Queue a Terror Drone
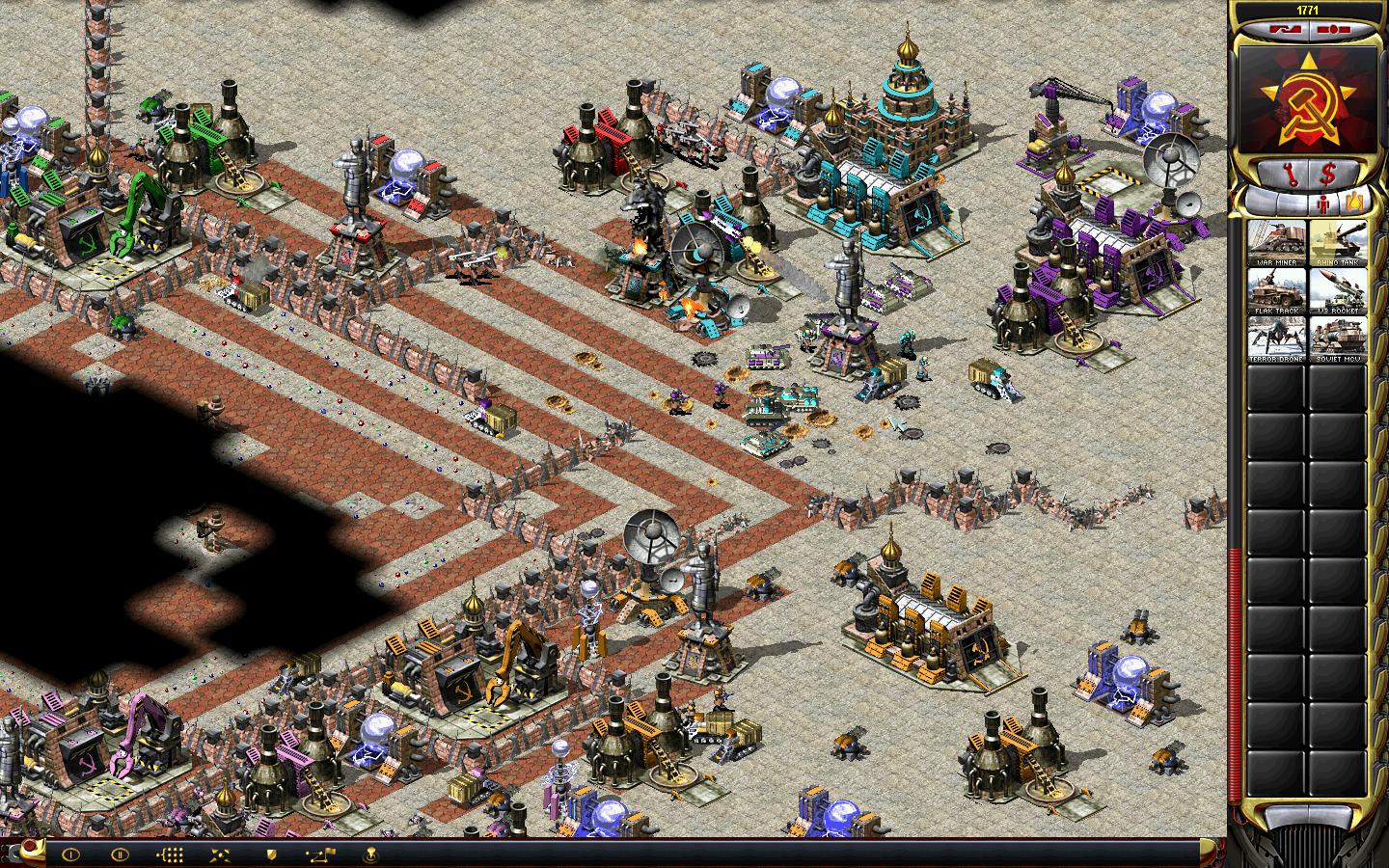Image resolution: width=1389 pixels, height=868 pixels. pos(1277,339)
